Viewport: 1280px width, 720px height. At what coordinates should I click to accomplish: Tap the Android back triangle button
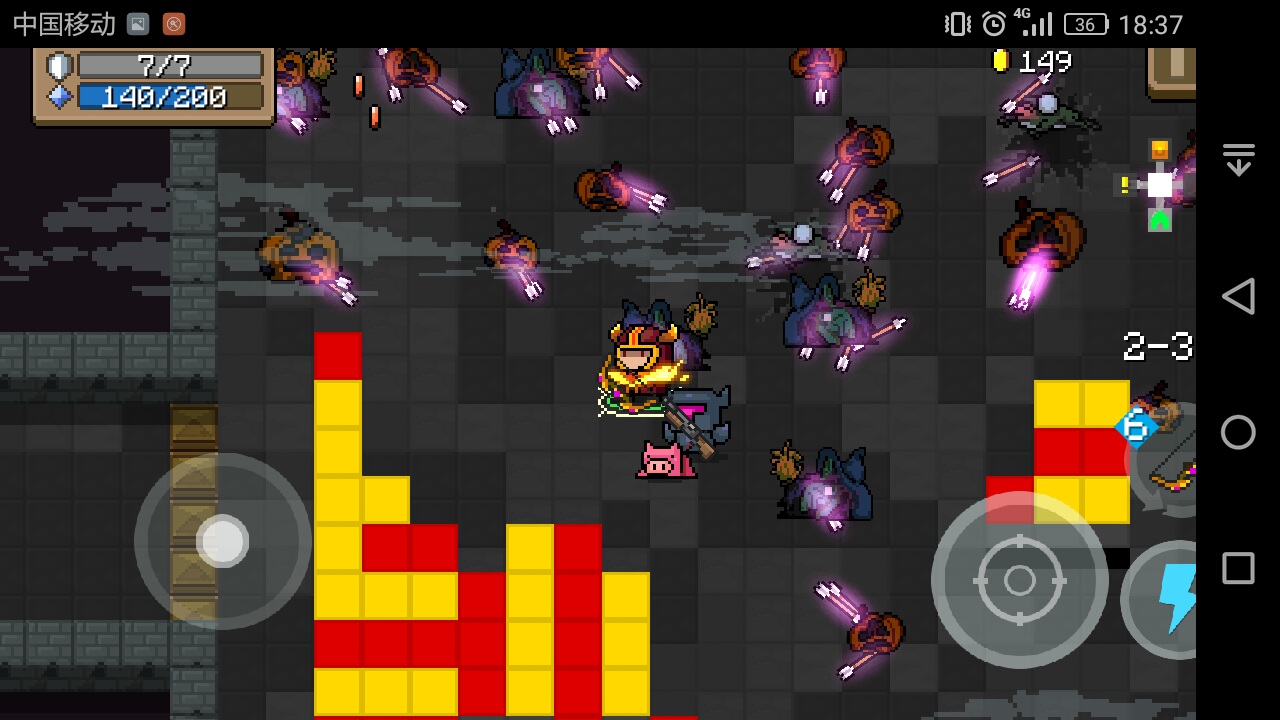pyautogui.click(x=1238, y=297)
